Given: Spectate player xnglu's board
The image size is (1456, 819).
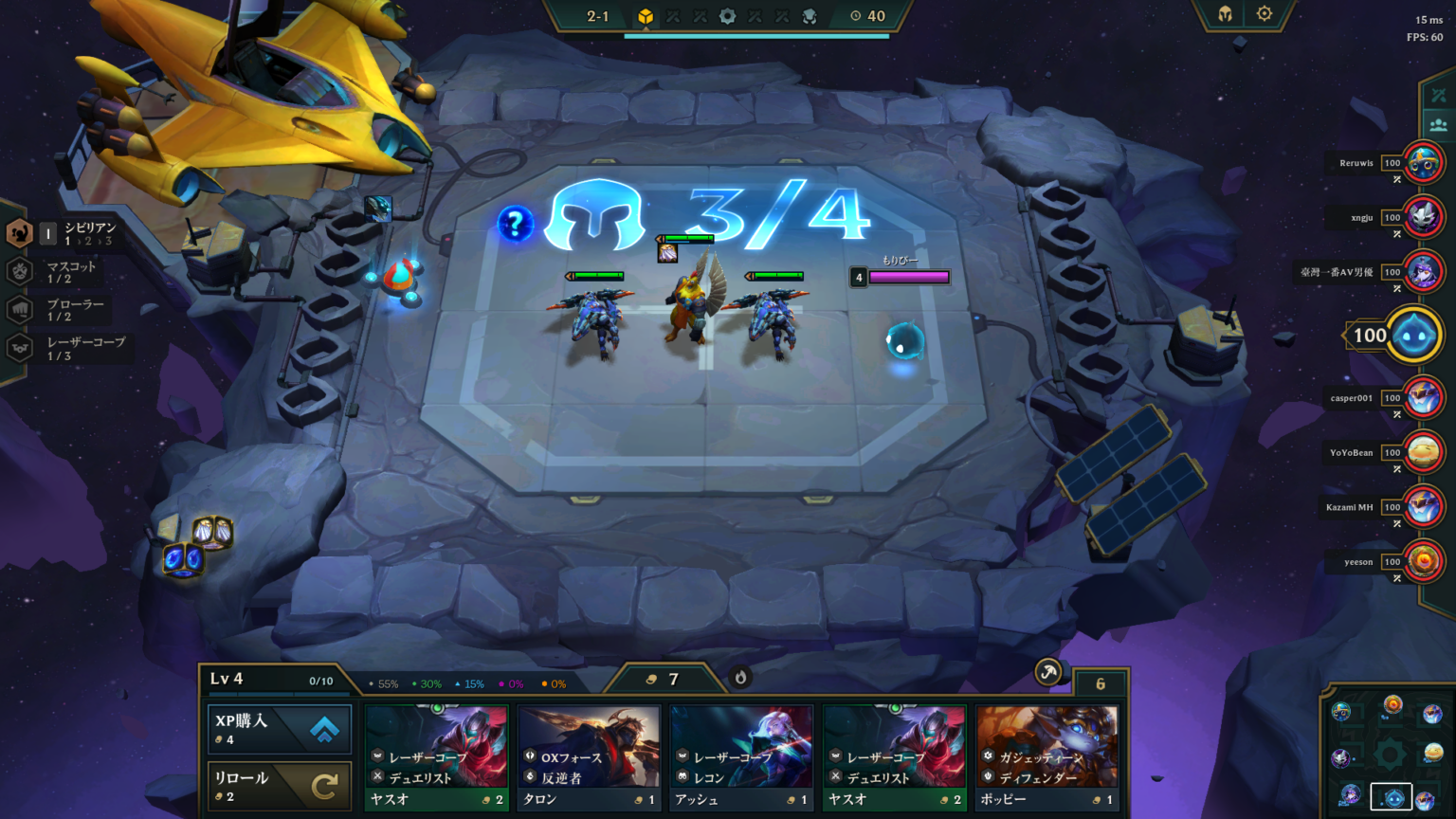Looking at the screenshot, I should [x=1423, y=218].
